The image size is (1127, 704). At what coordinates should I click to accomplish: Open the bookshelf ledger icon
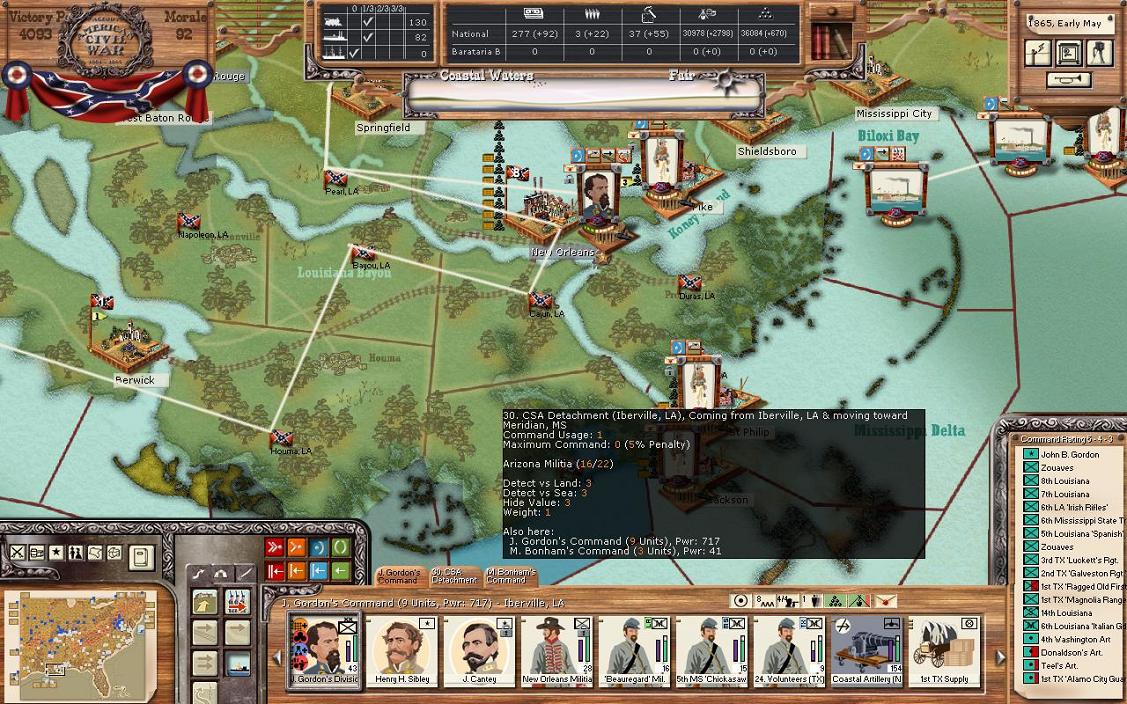[825, 40]
